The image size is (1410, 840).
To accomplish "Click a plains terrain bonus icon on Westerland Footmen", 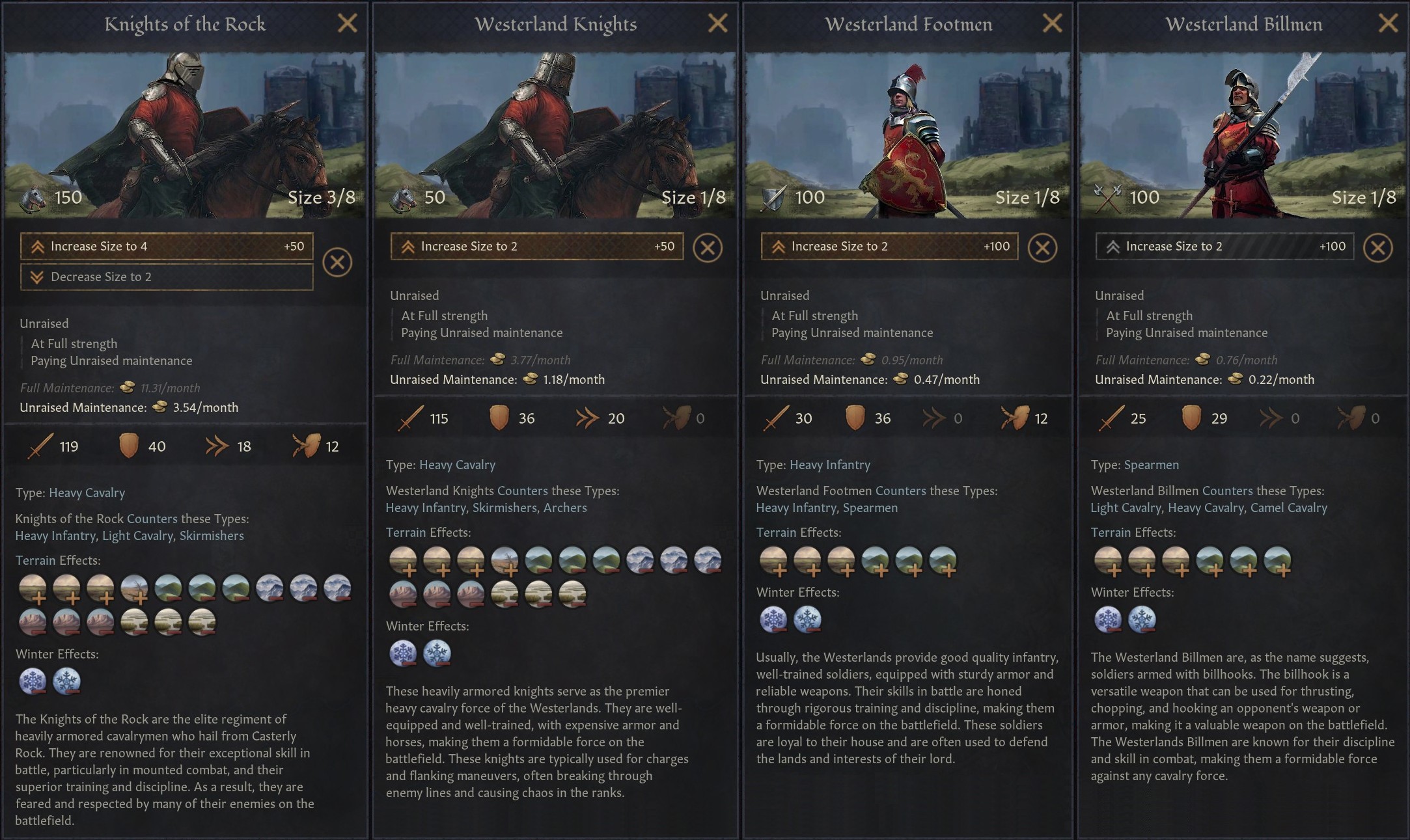I will pyautogui.click(x=773, y=561).
